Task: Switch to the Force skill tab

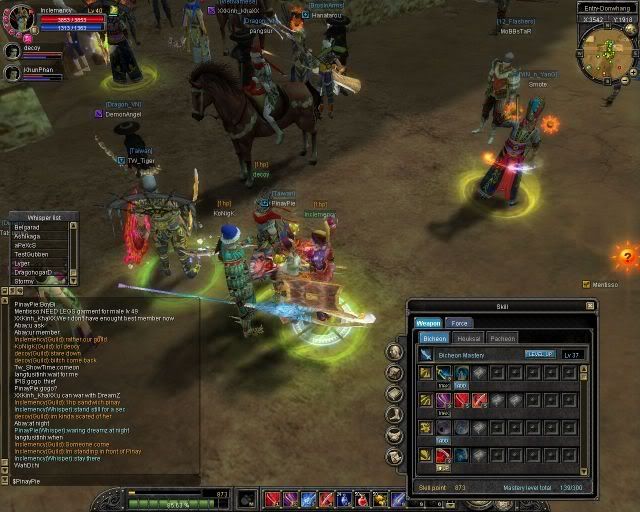Action: (459, 323)
